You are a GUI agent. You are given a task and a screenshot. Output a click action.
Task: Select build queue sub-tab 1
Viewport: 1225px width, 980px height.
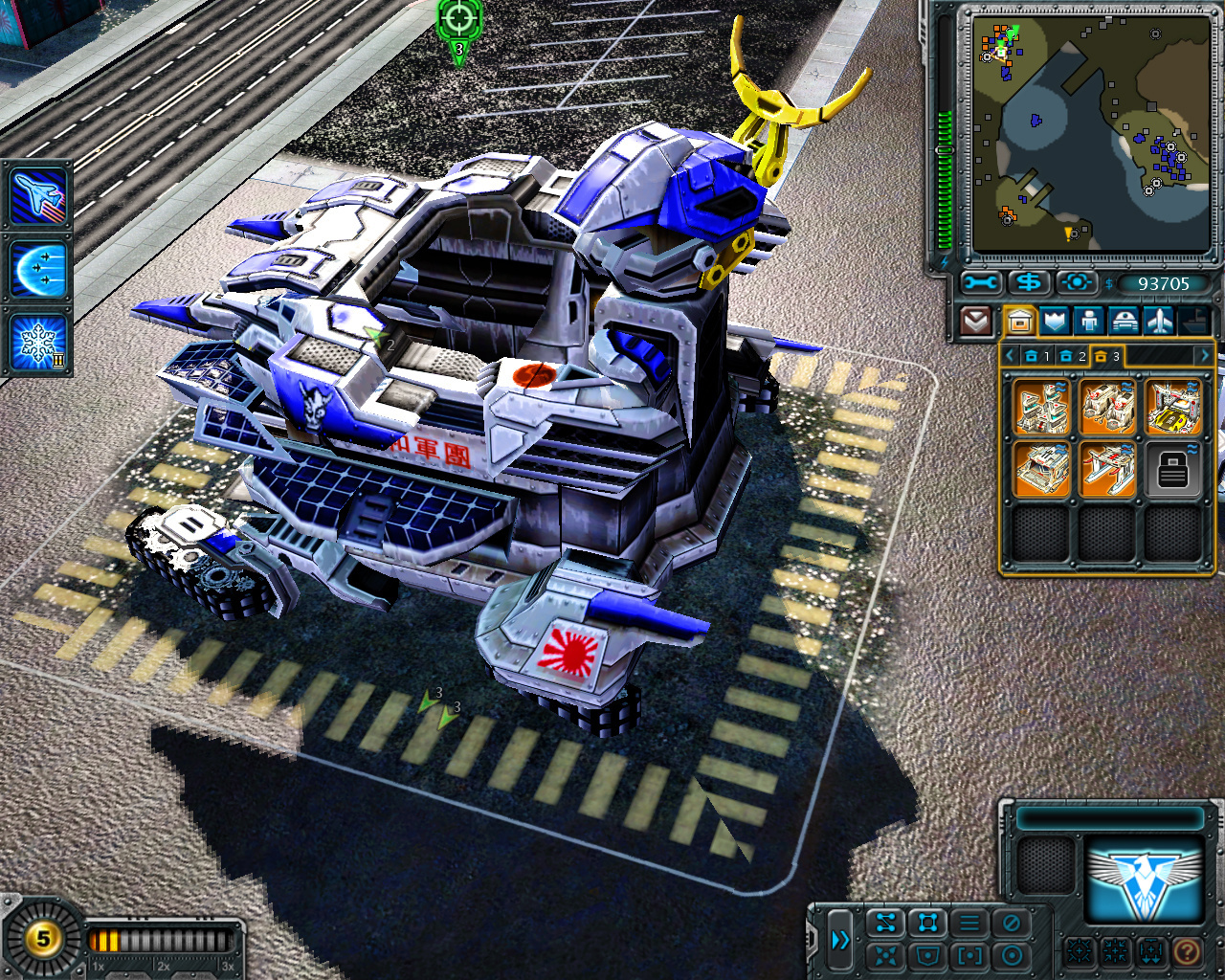[1036, 356]
